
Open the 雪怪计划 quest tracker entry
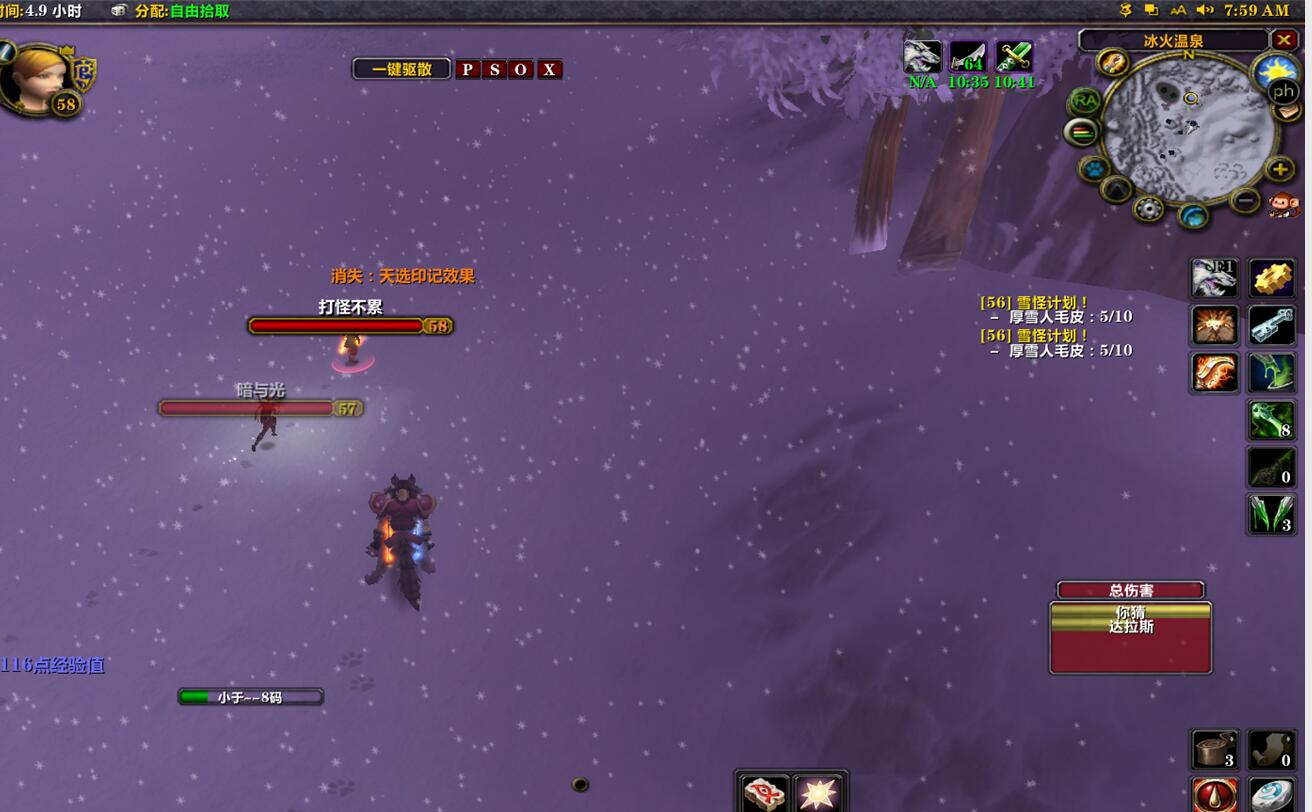point(1036,302)
